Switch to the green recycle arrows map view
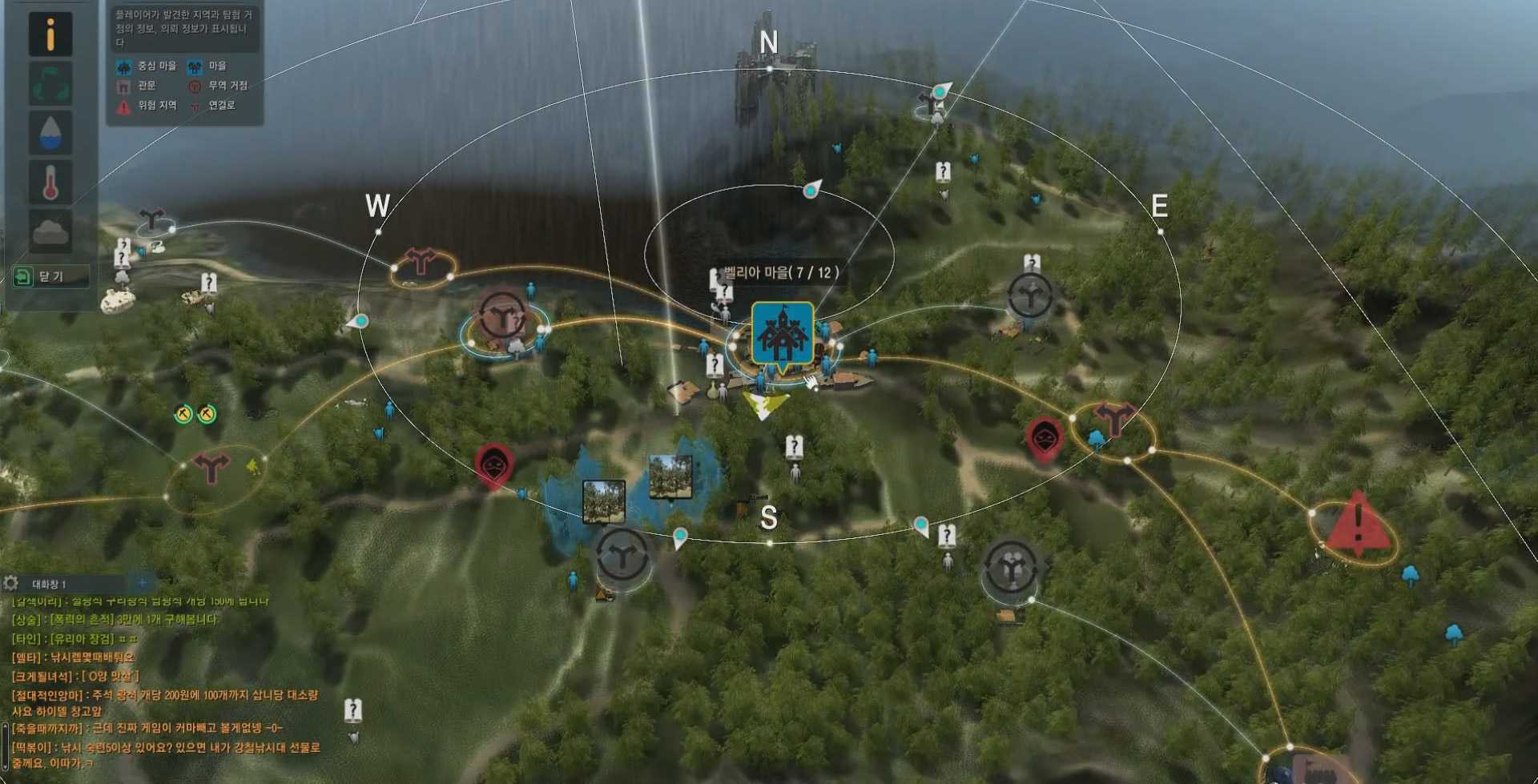Screen dimensions: 1538x784 coord(50,83)
